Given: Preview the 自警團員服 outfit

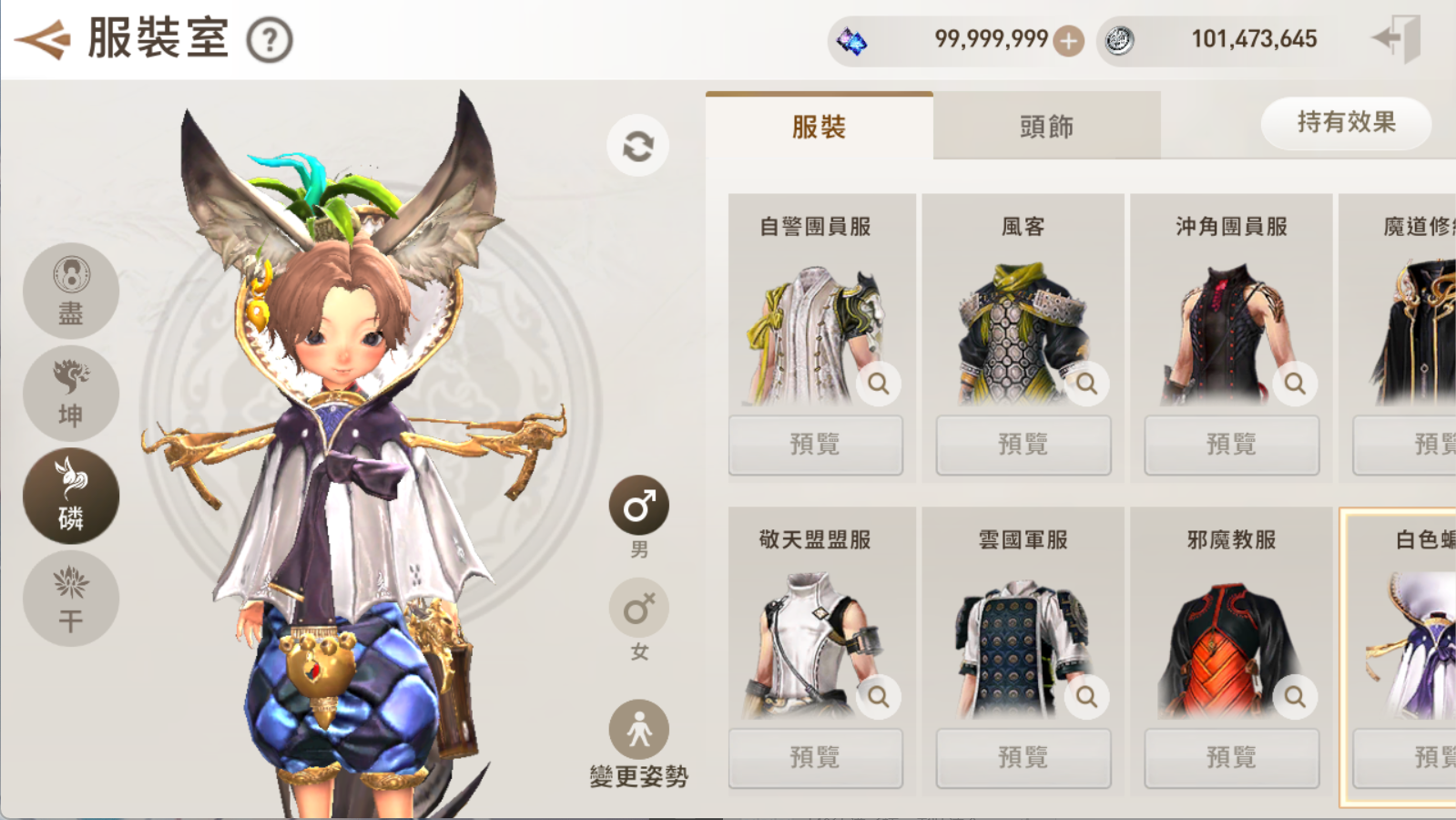Looking at the screenshot, I should click(x=815, y=445).
